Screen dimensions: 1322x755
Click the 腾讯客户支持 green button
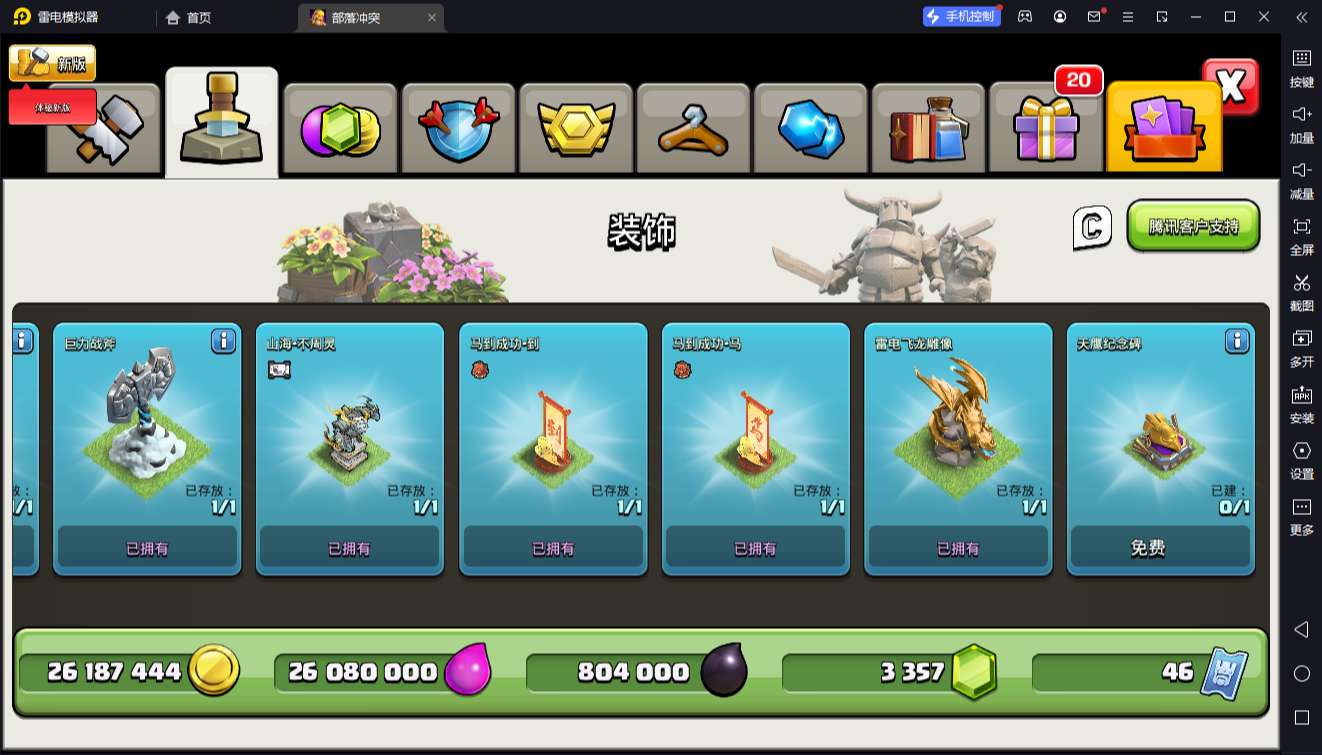(1193, 226)
